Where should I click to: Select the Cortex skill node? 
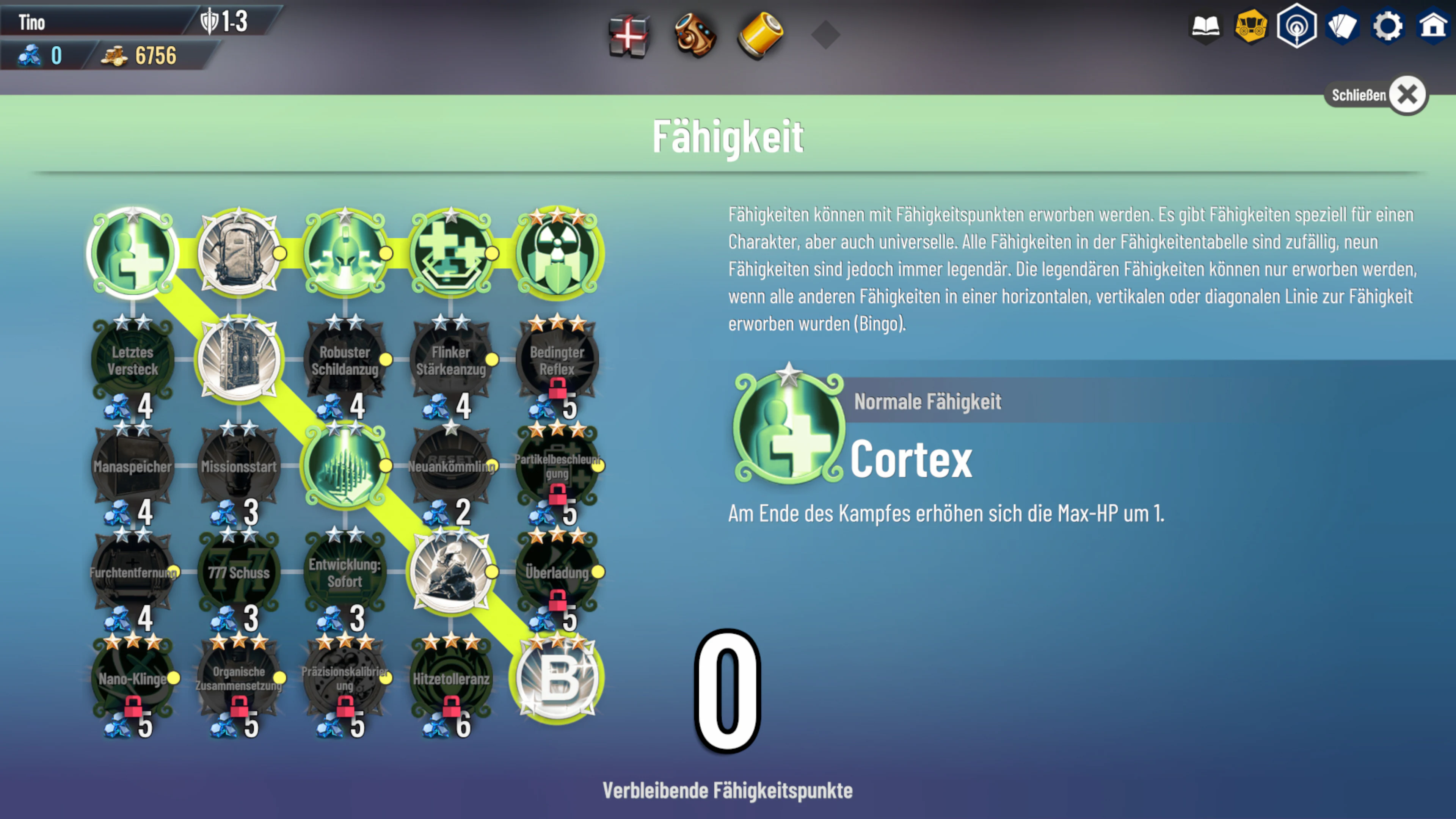[132, 253]
